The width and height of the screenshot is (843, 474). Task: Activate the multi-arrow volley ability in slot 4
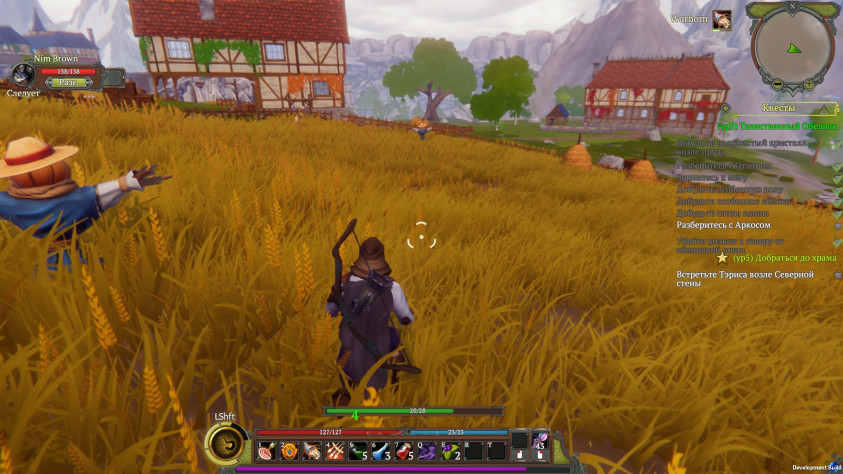pyautogui.click(x=335, y=451)
